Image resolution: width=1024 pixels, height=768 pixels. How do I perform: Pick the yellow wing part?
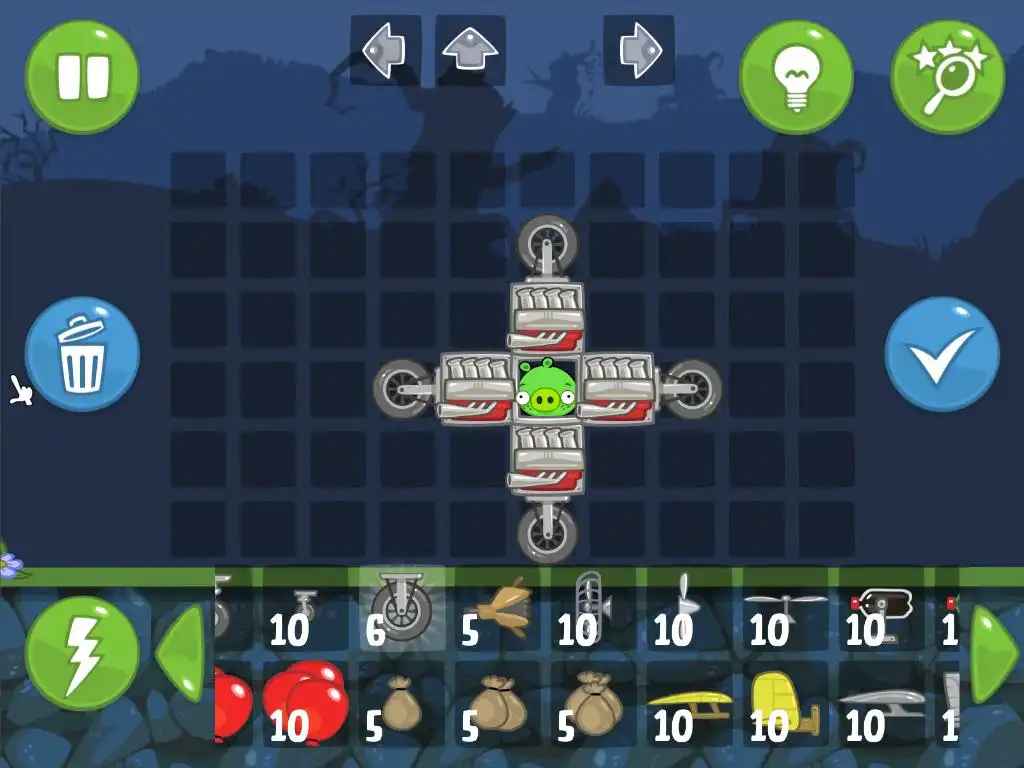689,704
